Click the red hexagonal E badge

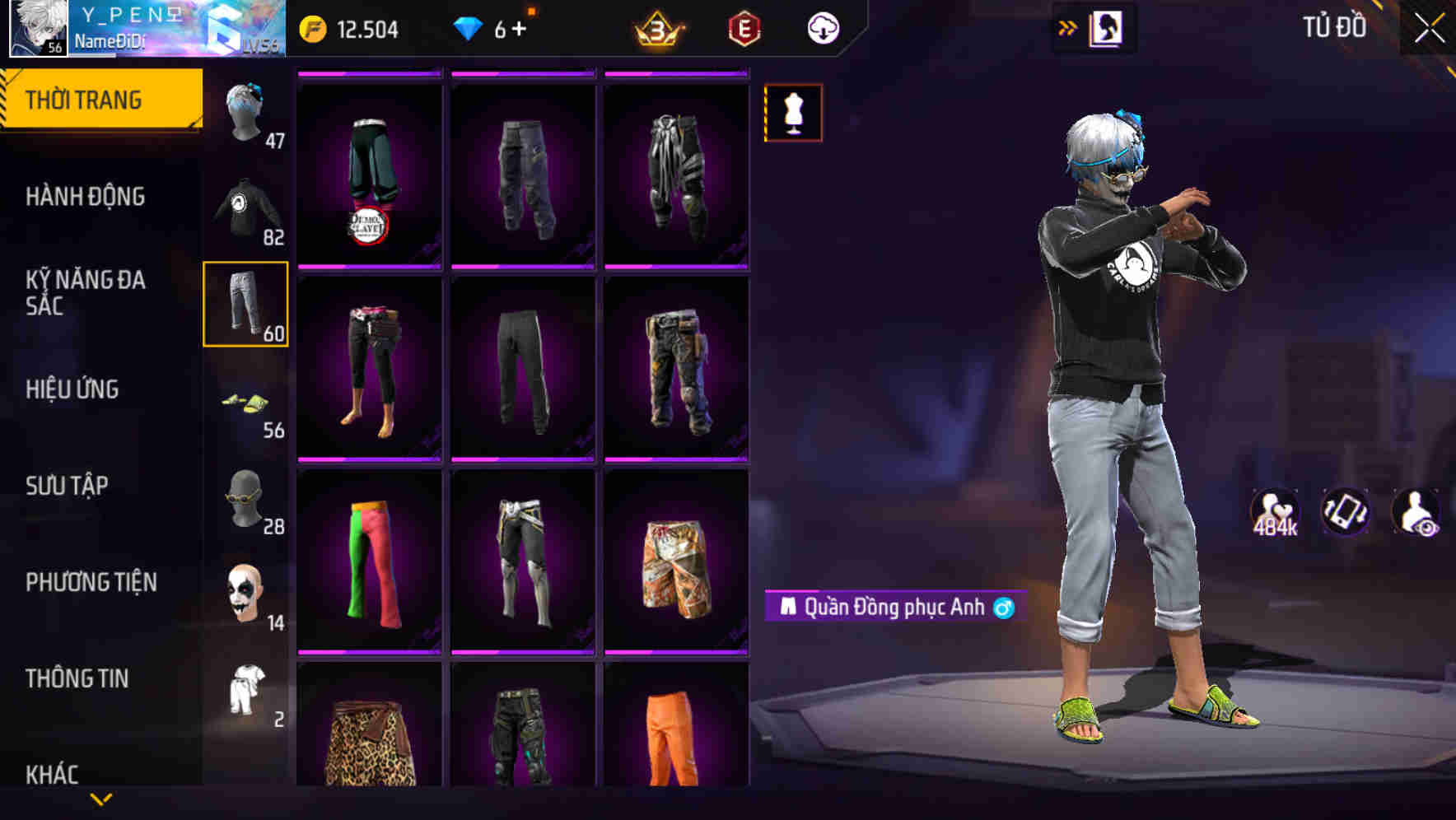pyautogui.click(x=744, y=27)
